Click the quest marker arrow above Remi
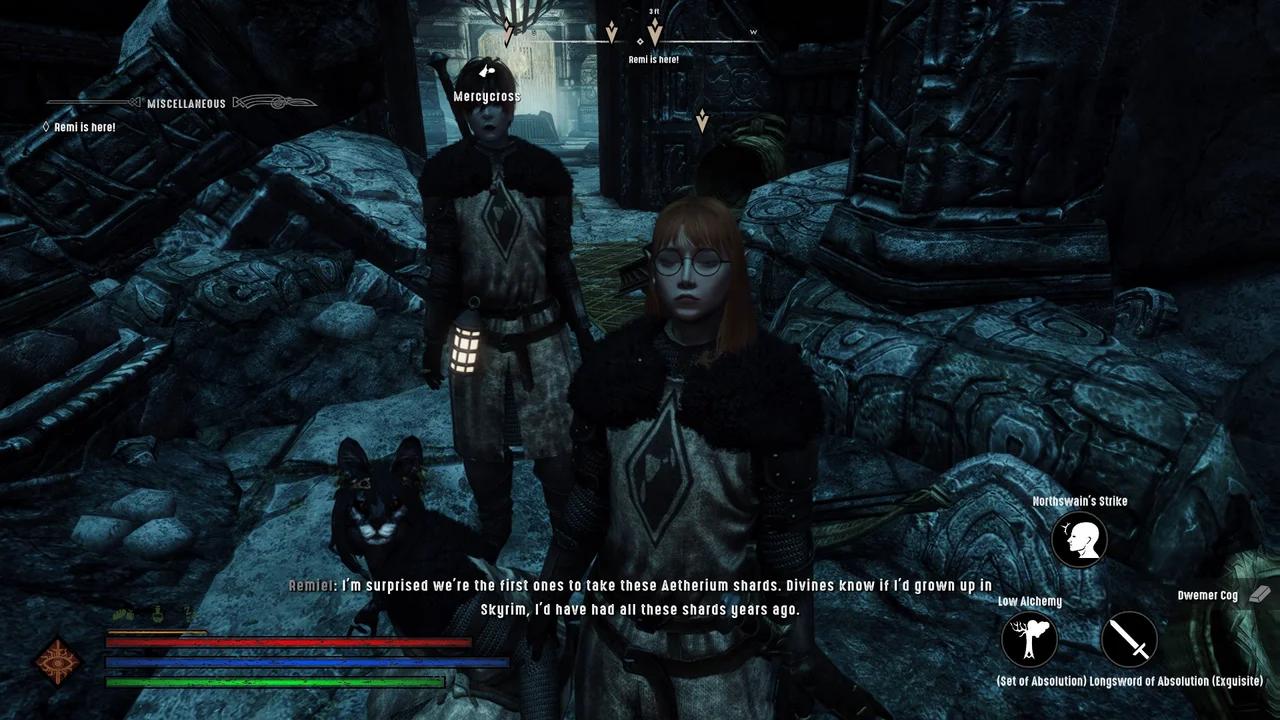 click(x=655, y=32)
